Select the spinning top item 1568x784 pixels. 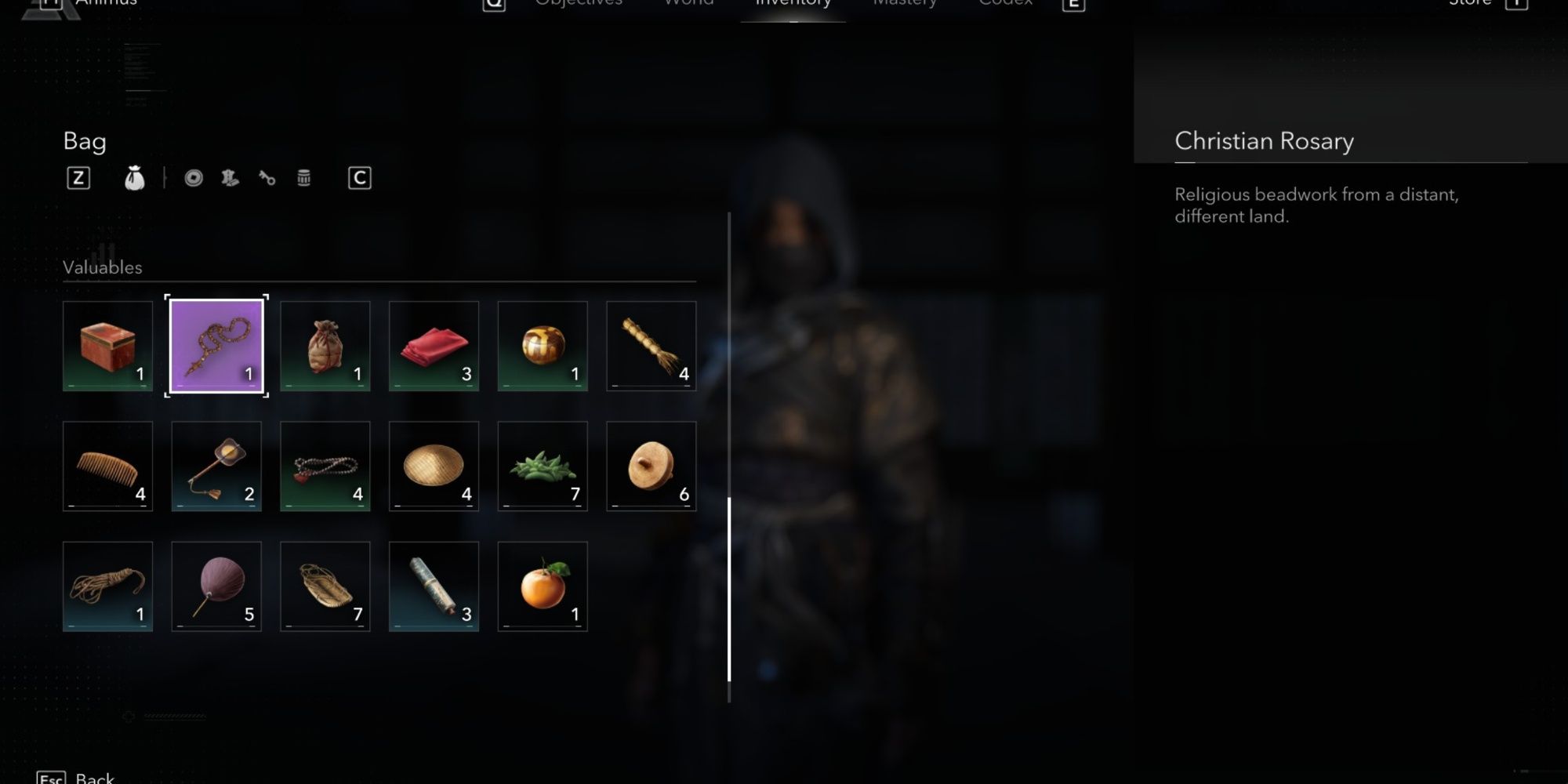point(651,466)
